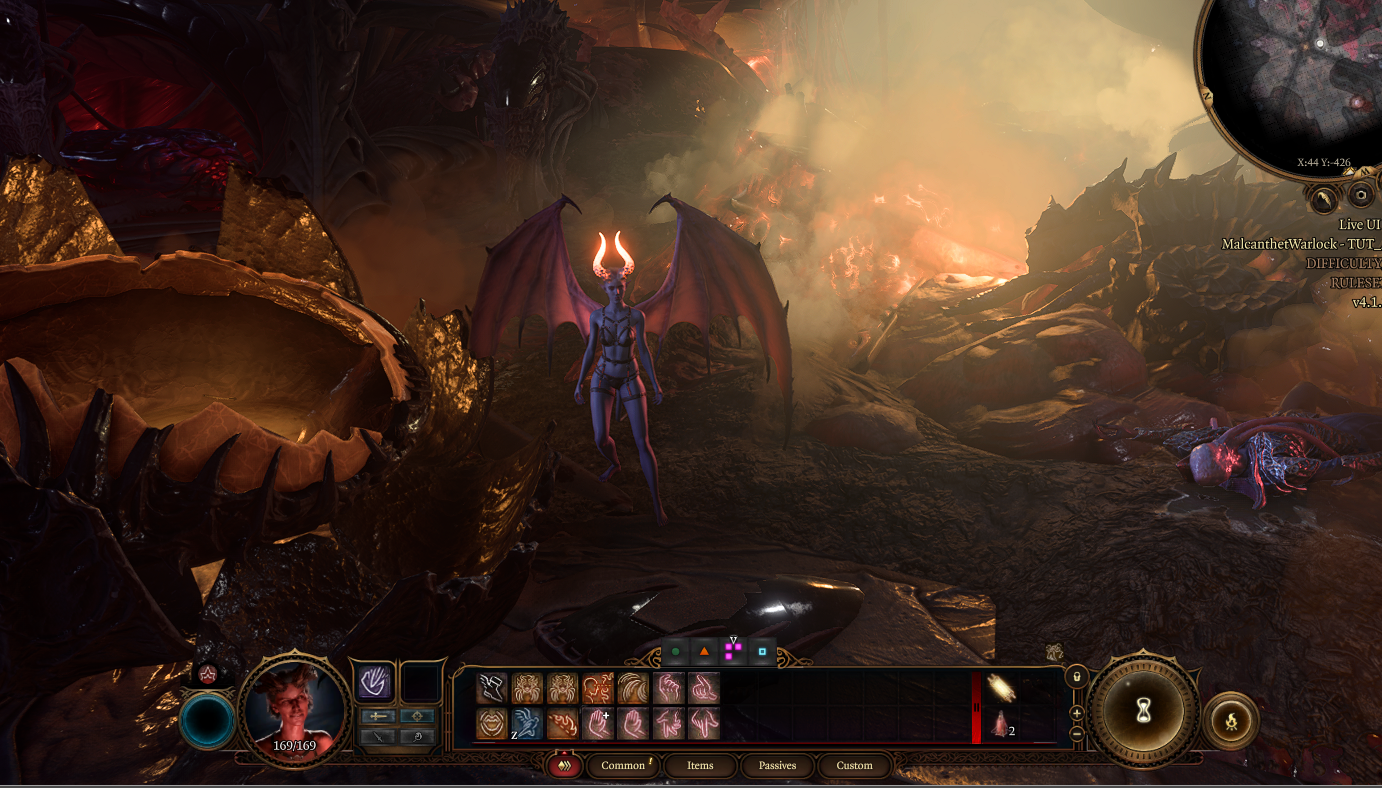The height and width of the screenshot is (788, 1382).
Task: Choose the orange triangle filter
Action: pos(704,652)
